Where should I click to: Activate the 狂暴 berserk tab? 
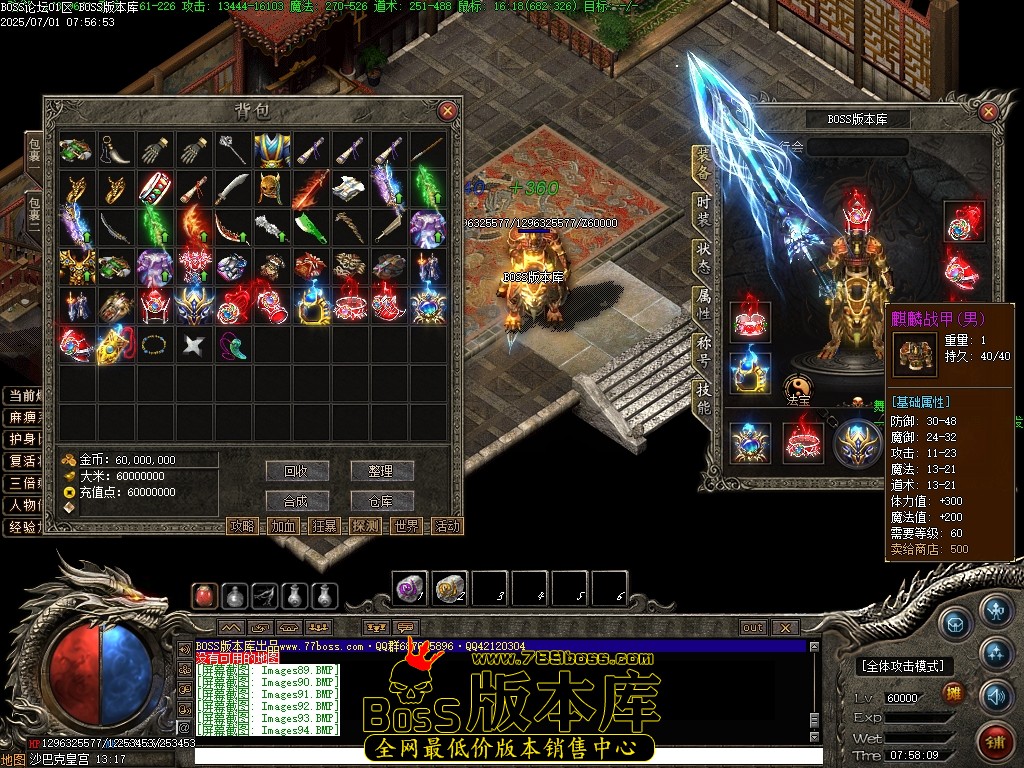coord(324,526)
